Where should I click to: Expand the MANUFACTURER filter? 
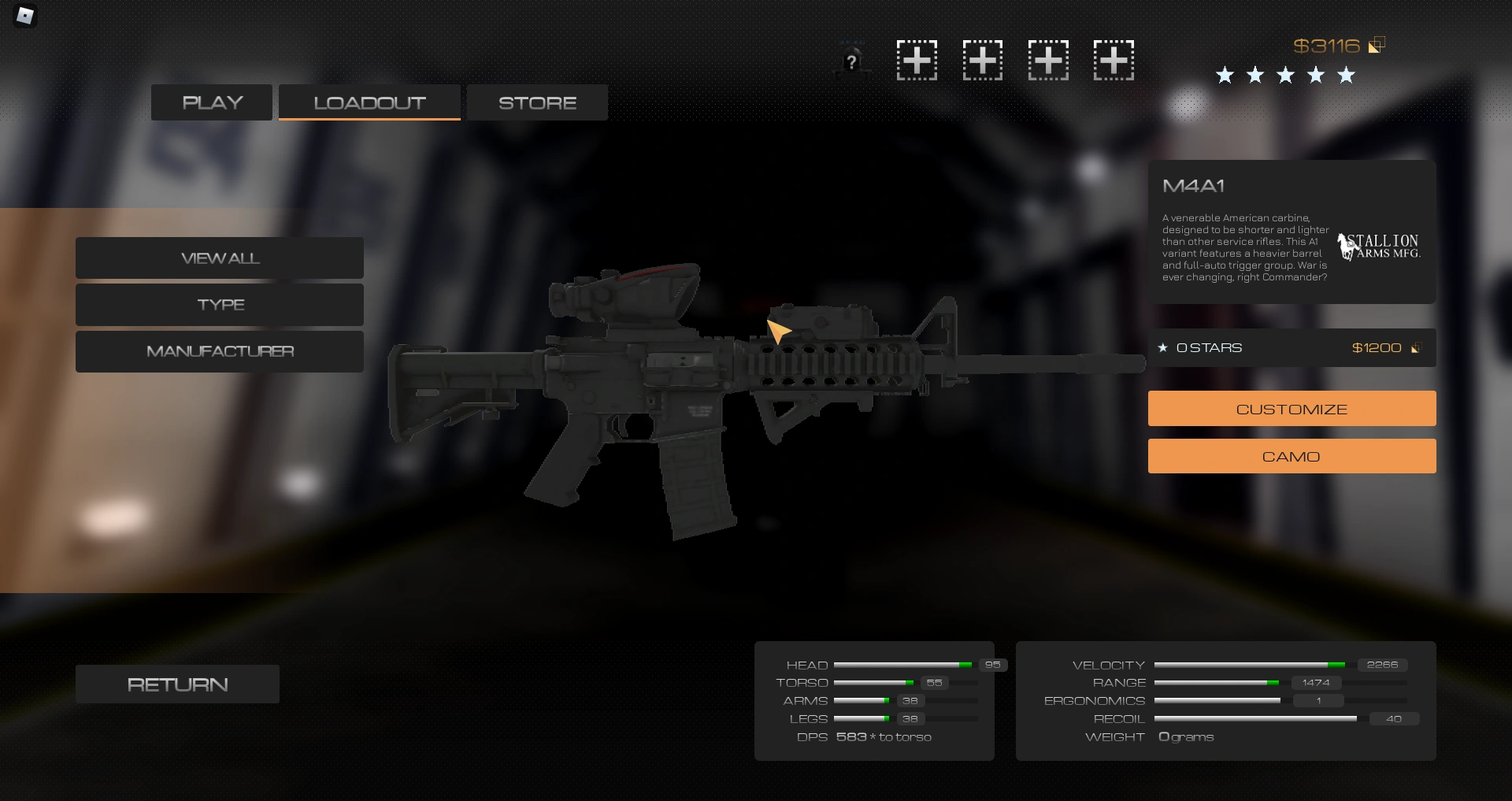[x=219, y=351]
